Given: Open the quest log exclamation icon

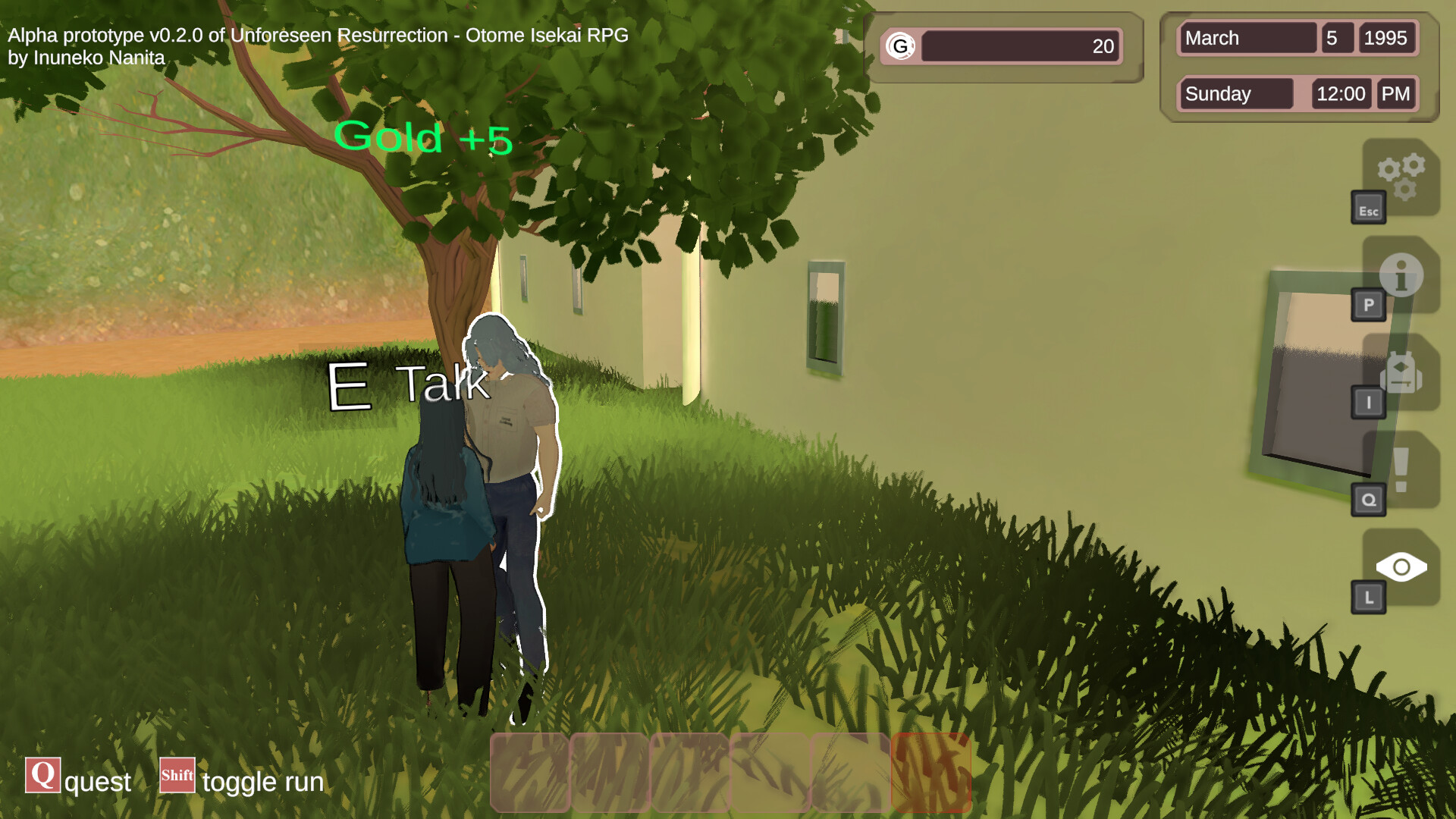Looking at the screenshot, I should point(1401,469).
